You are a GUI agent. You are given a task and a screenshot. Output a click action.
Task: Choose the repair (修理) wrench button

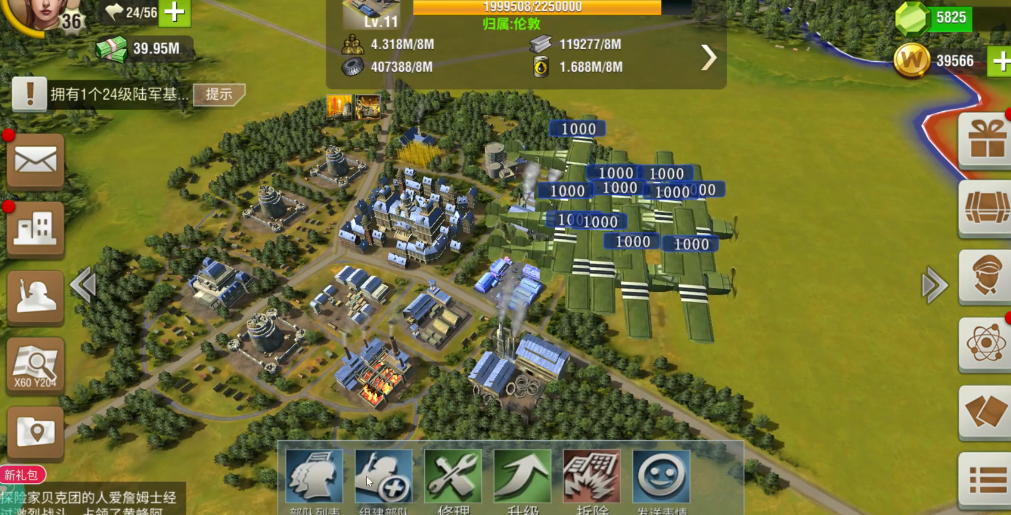[x=453, y=476]
